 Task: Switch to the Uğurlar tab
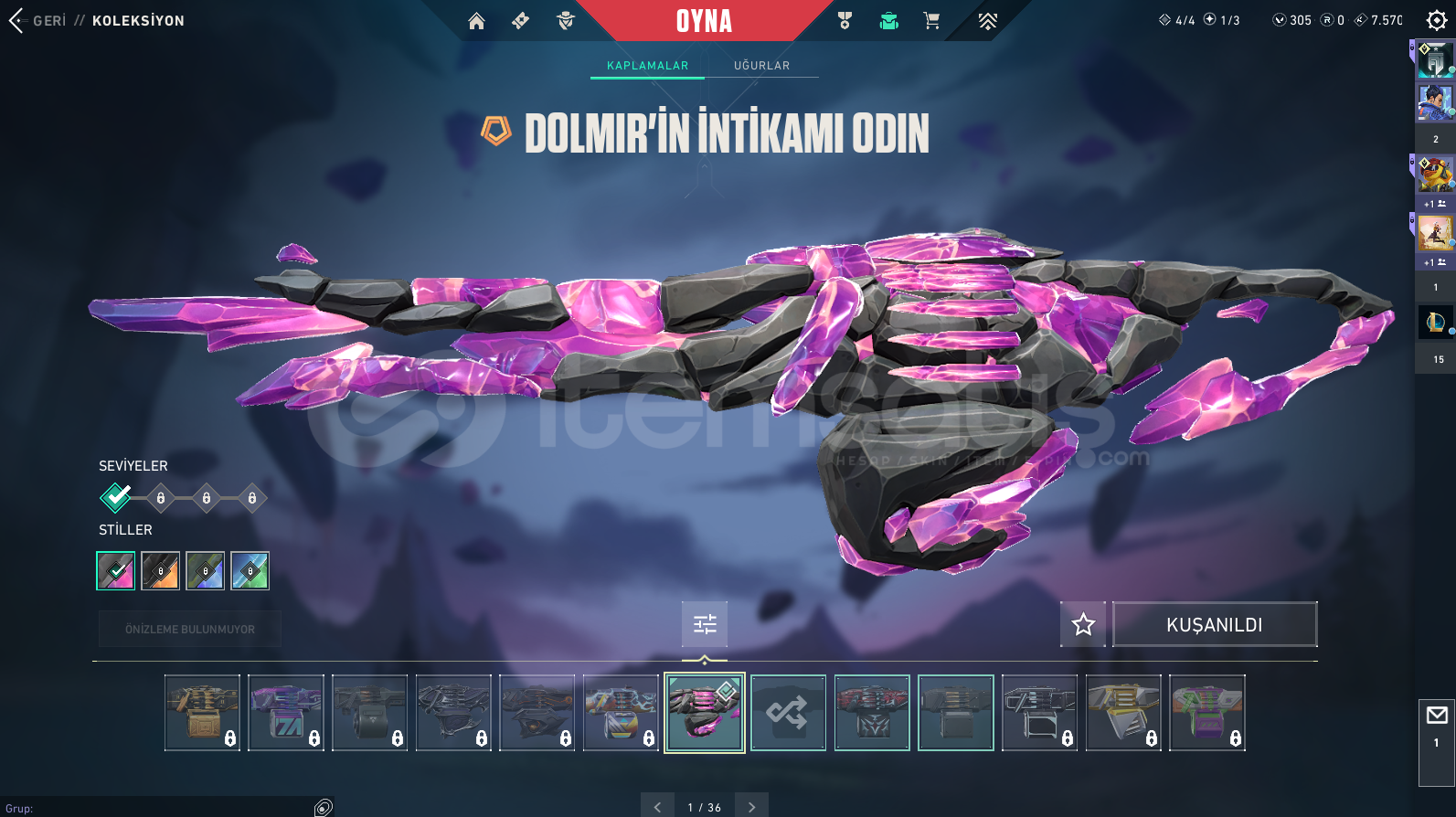pos(761,66)
